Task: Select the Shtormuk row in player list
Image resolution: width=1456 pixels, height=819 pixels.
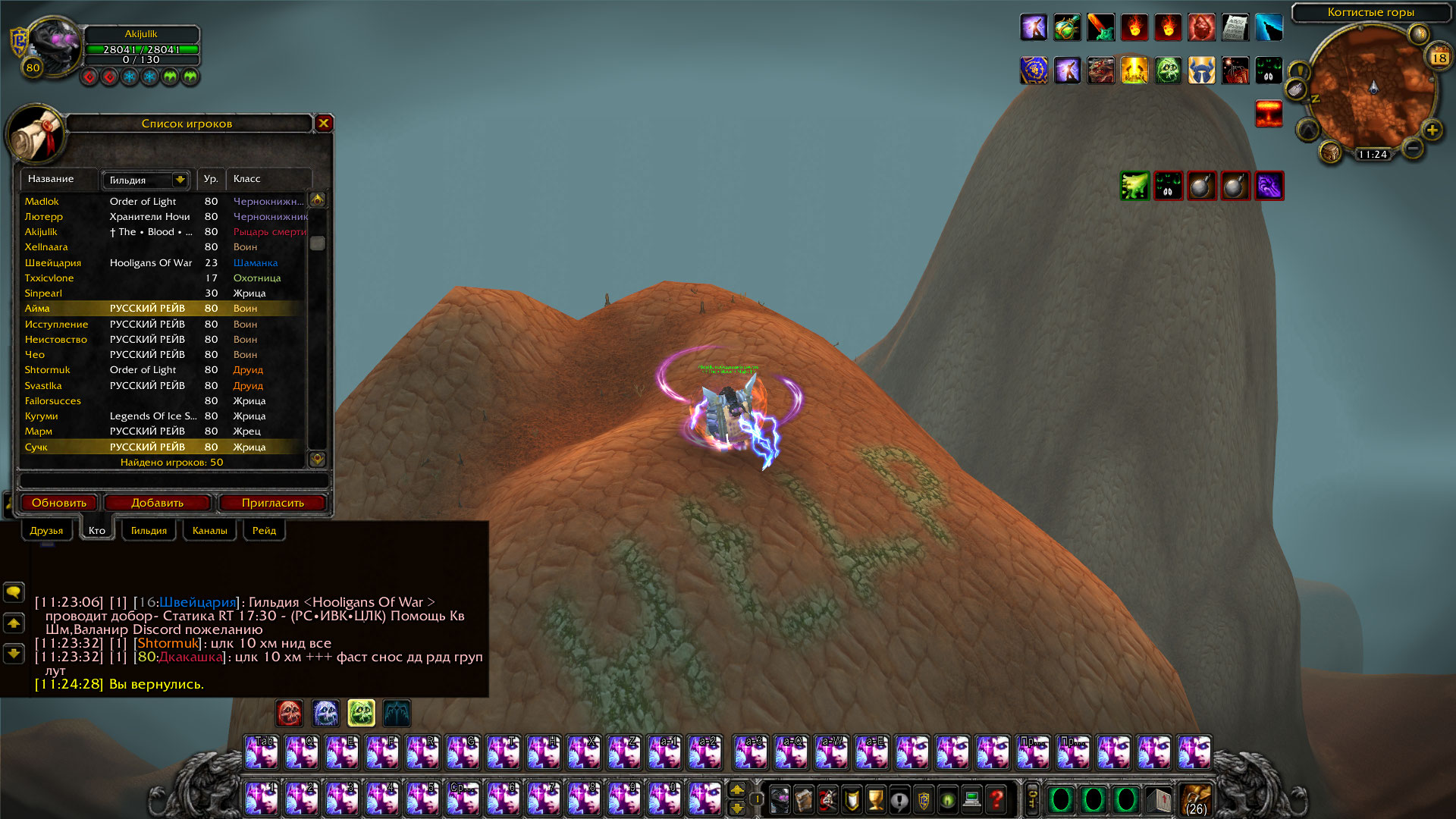Action: click(47, 370)
